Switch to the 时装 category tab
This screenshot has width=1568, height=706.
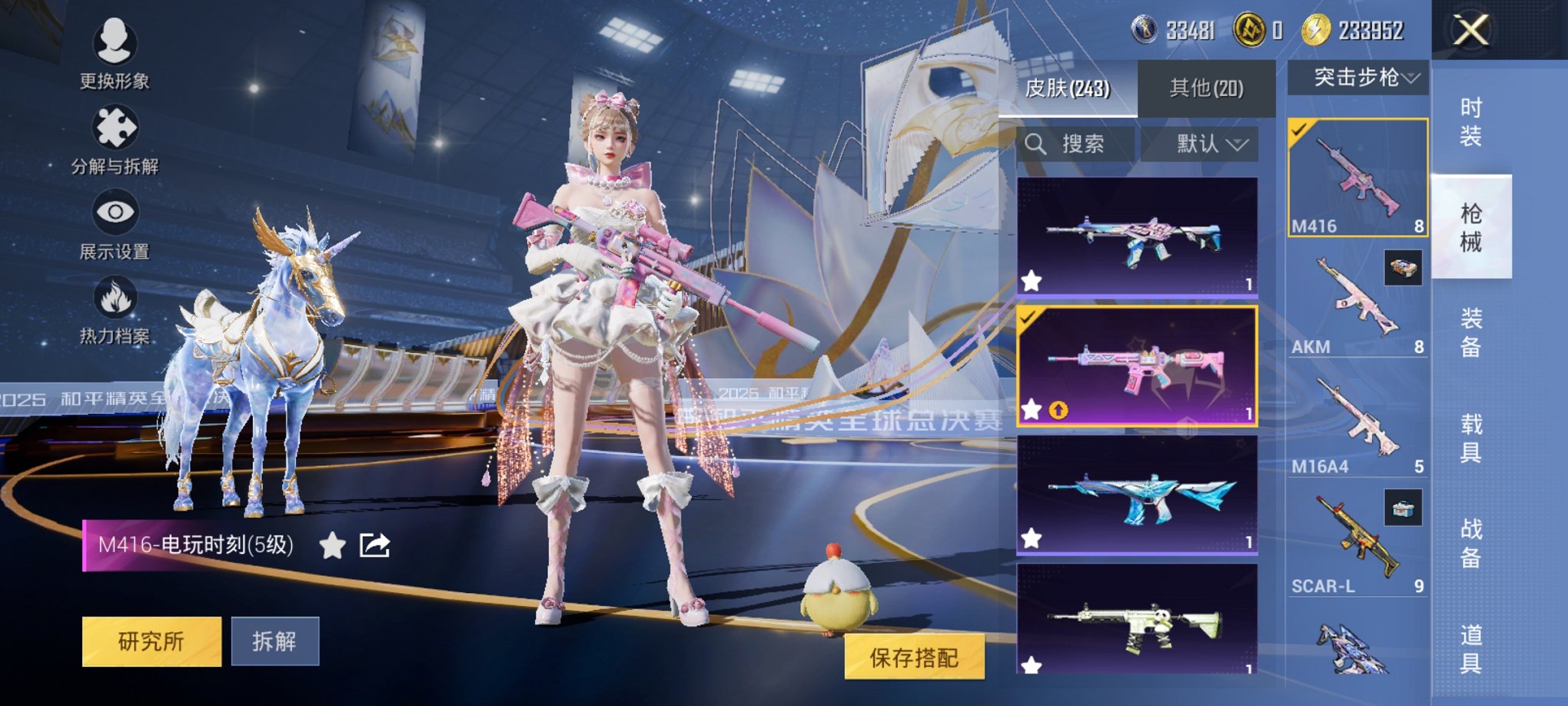click(x=1470, y=120)
